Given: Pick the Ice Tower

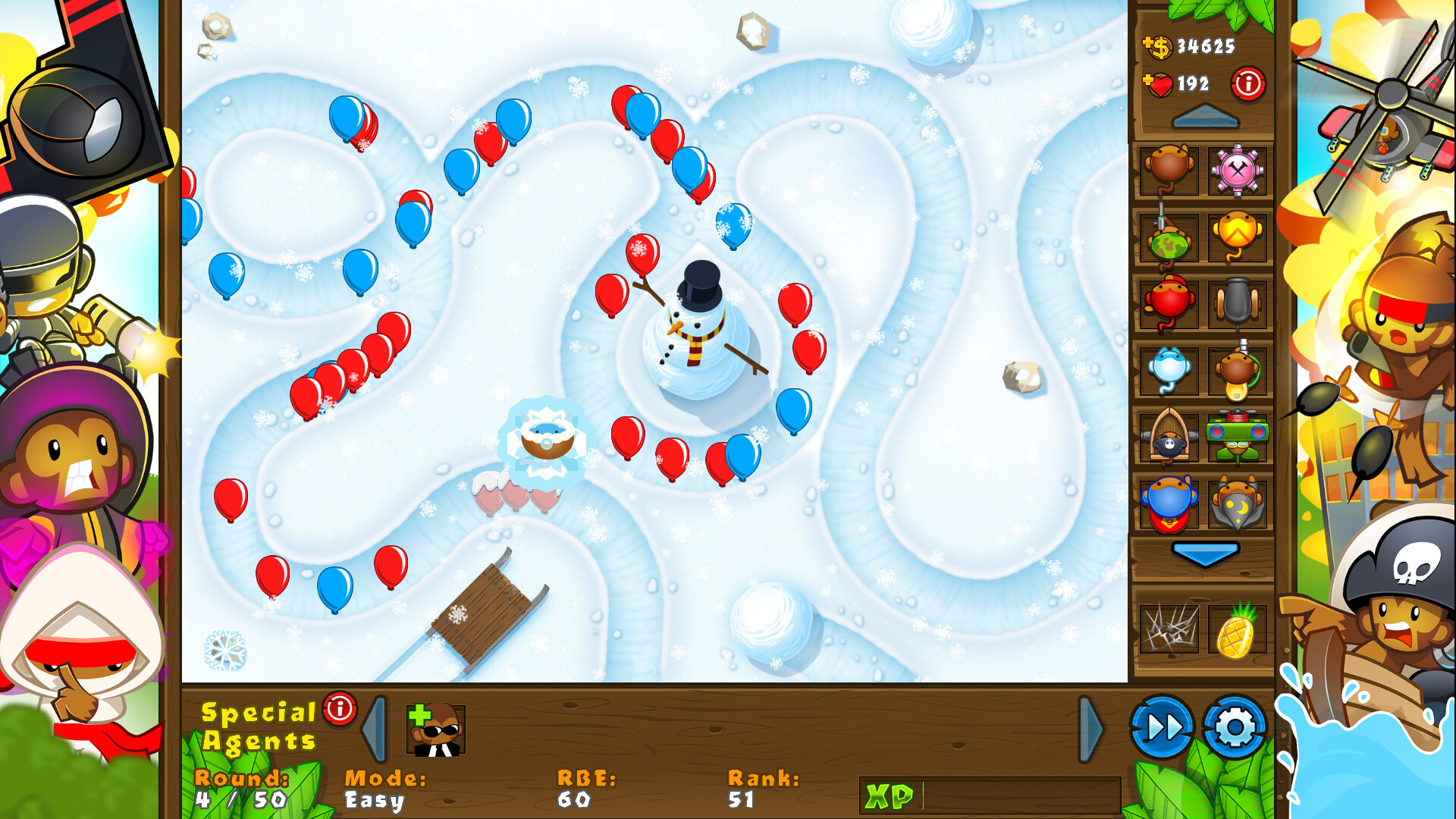Looking at the screenshot, I should tap(1168, 371).
